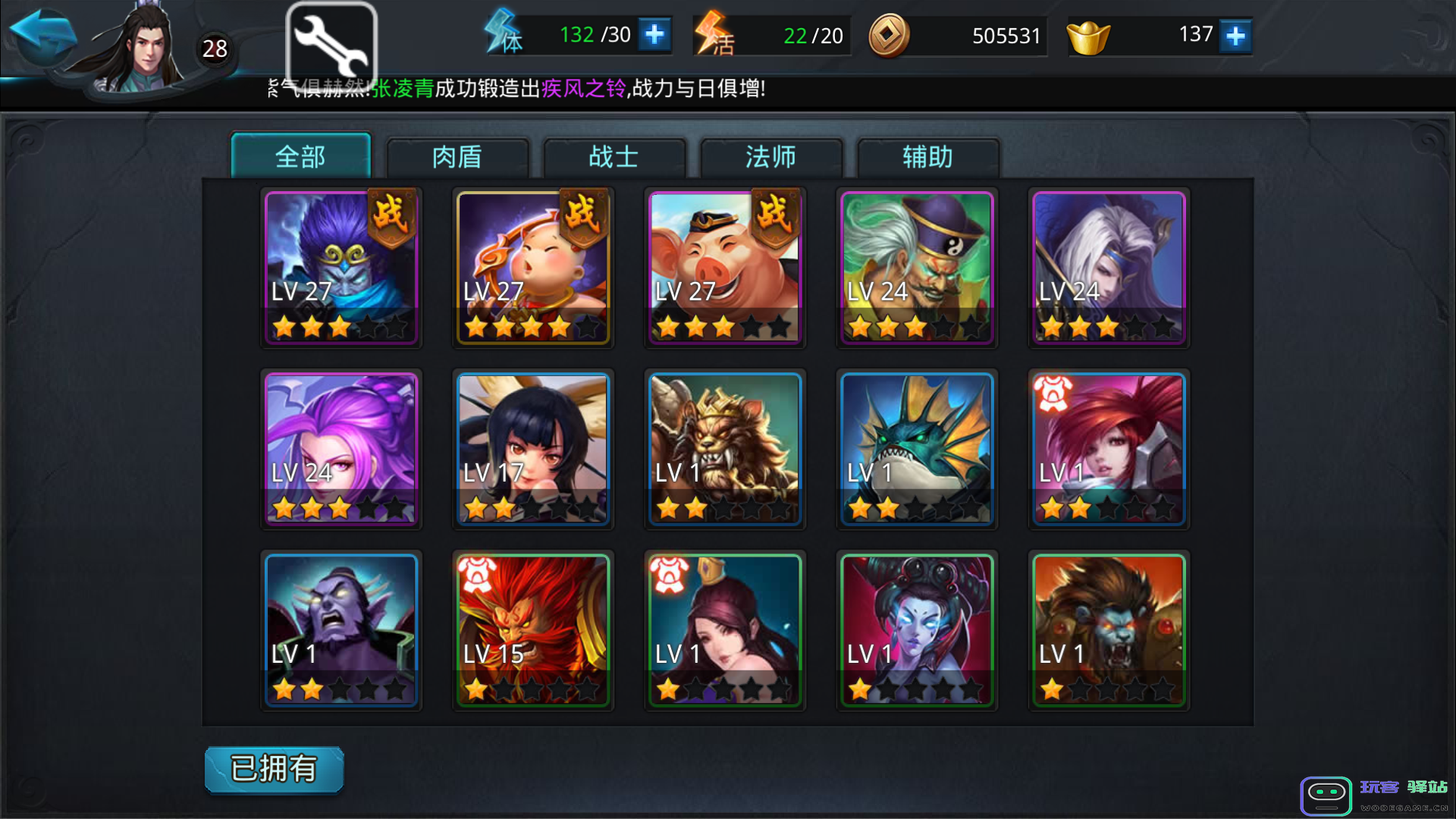Toggle the 已拥有 owned filter button
1456x819 pixels.
pyautogui.click(x=274, y=769)
